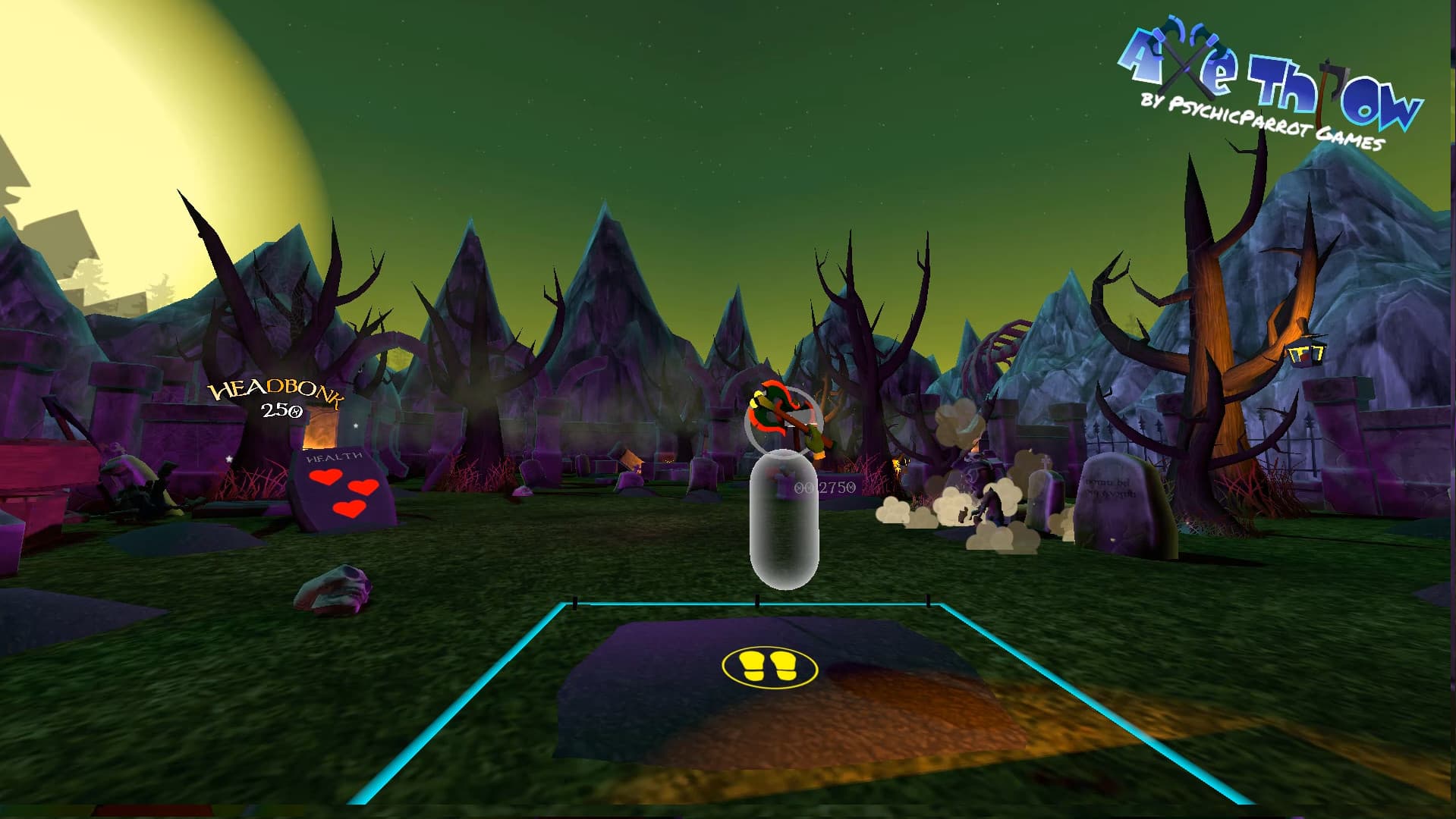This screenshot has width=1456, height=819.
Task: Click the first red heart on the HEALTH tombstone
Action: [325, 477]
